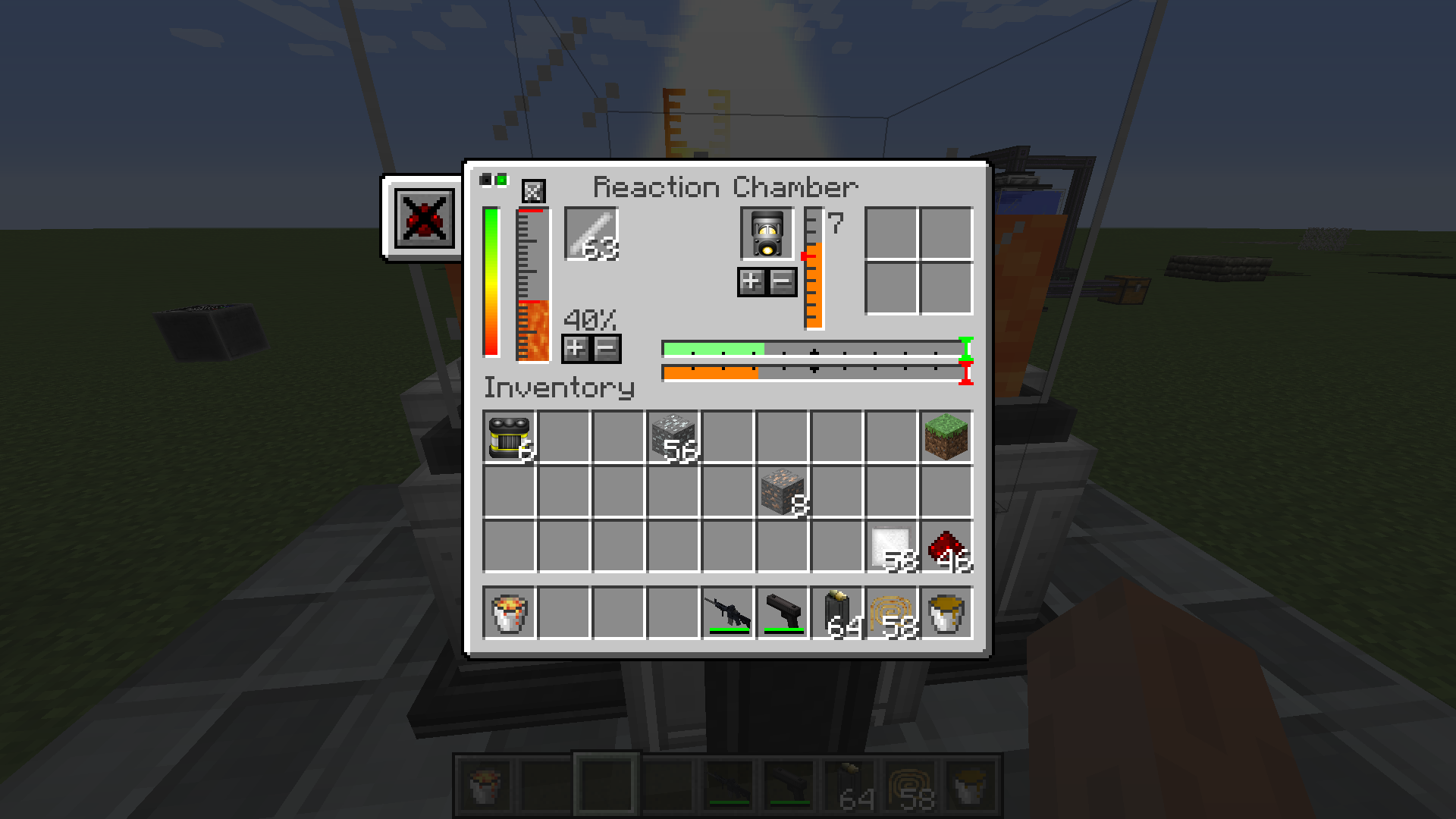1456x819 pixels.
Task: Click the small X button above the fluid gauge
Action: tap(533, 191)
